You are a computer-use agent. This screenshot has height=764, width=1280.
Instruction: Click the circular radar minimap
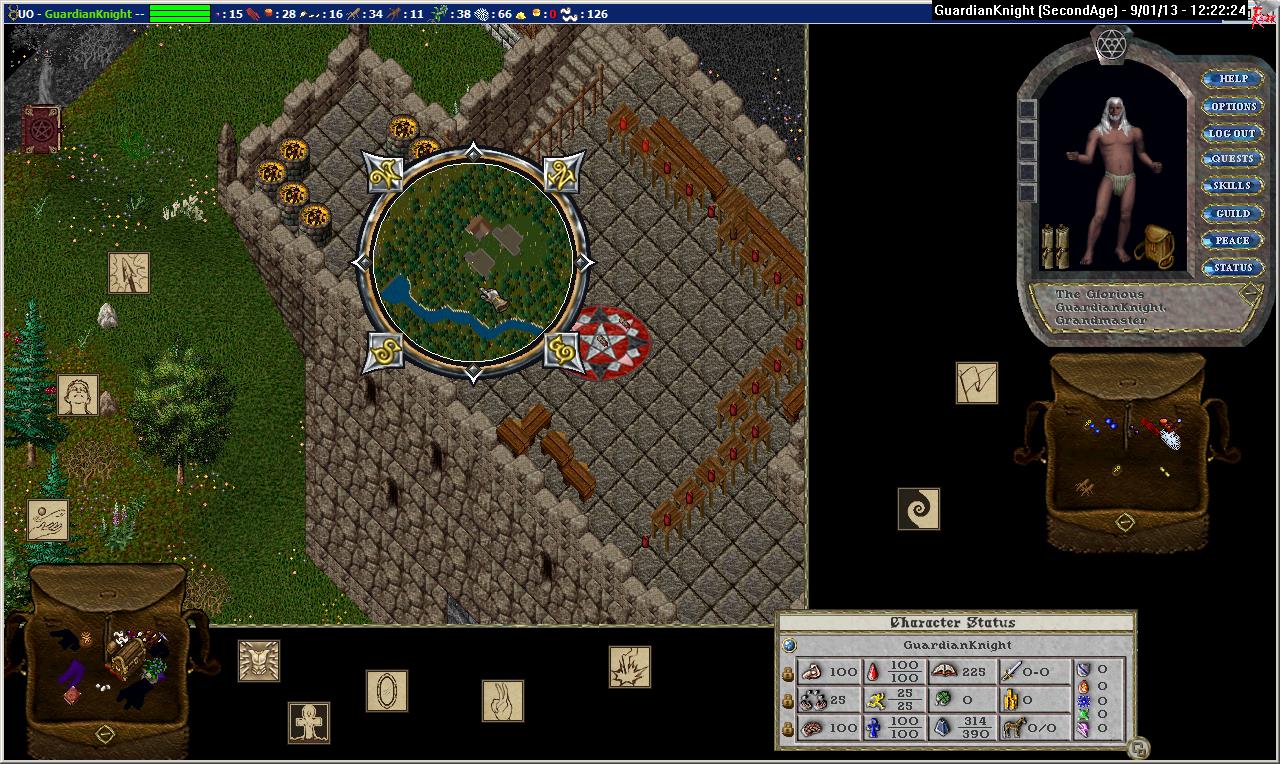click(473, 263)
